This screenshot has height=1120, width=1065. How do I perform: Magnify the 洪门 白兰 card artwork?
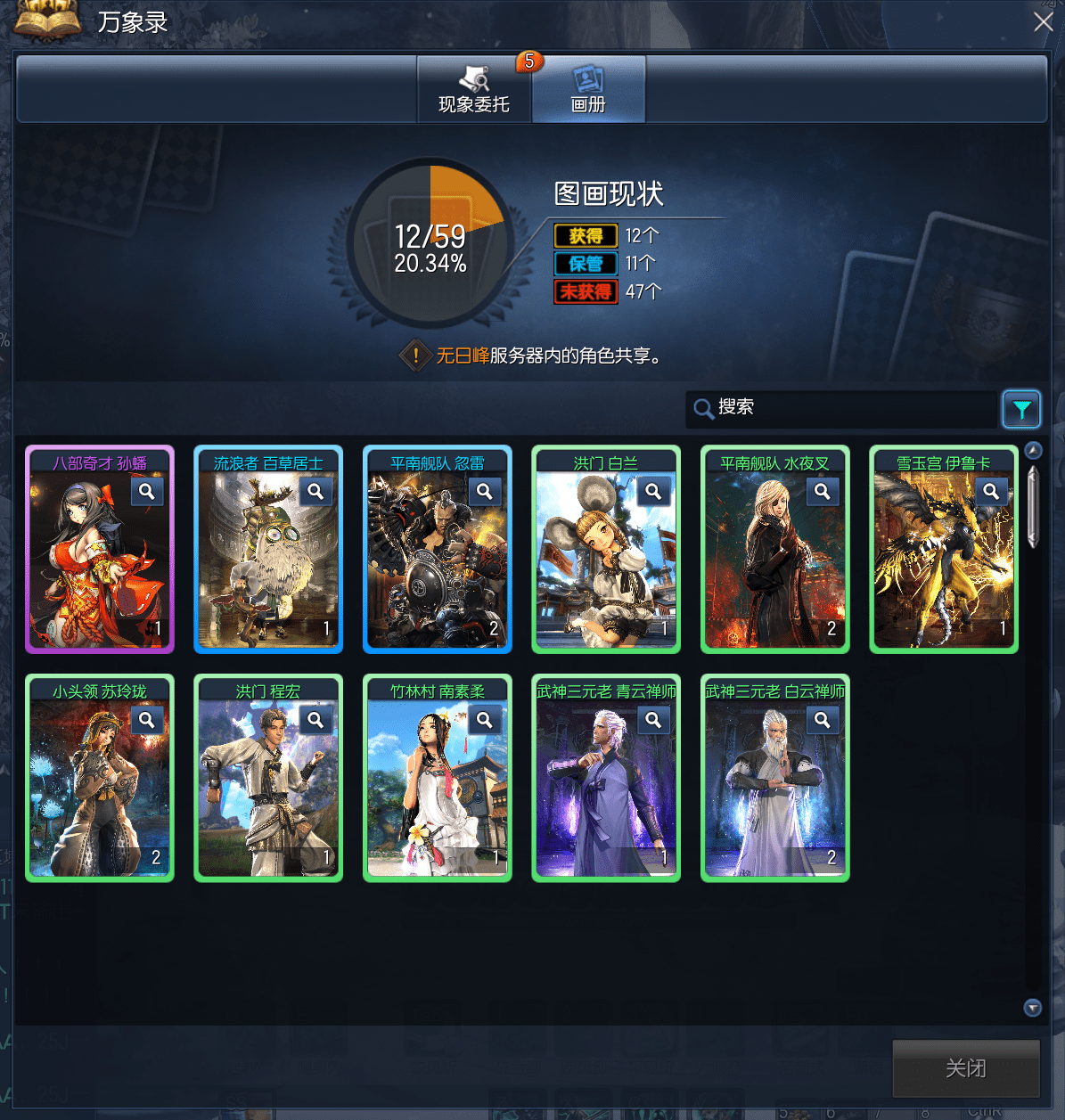[653, 491]
